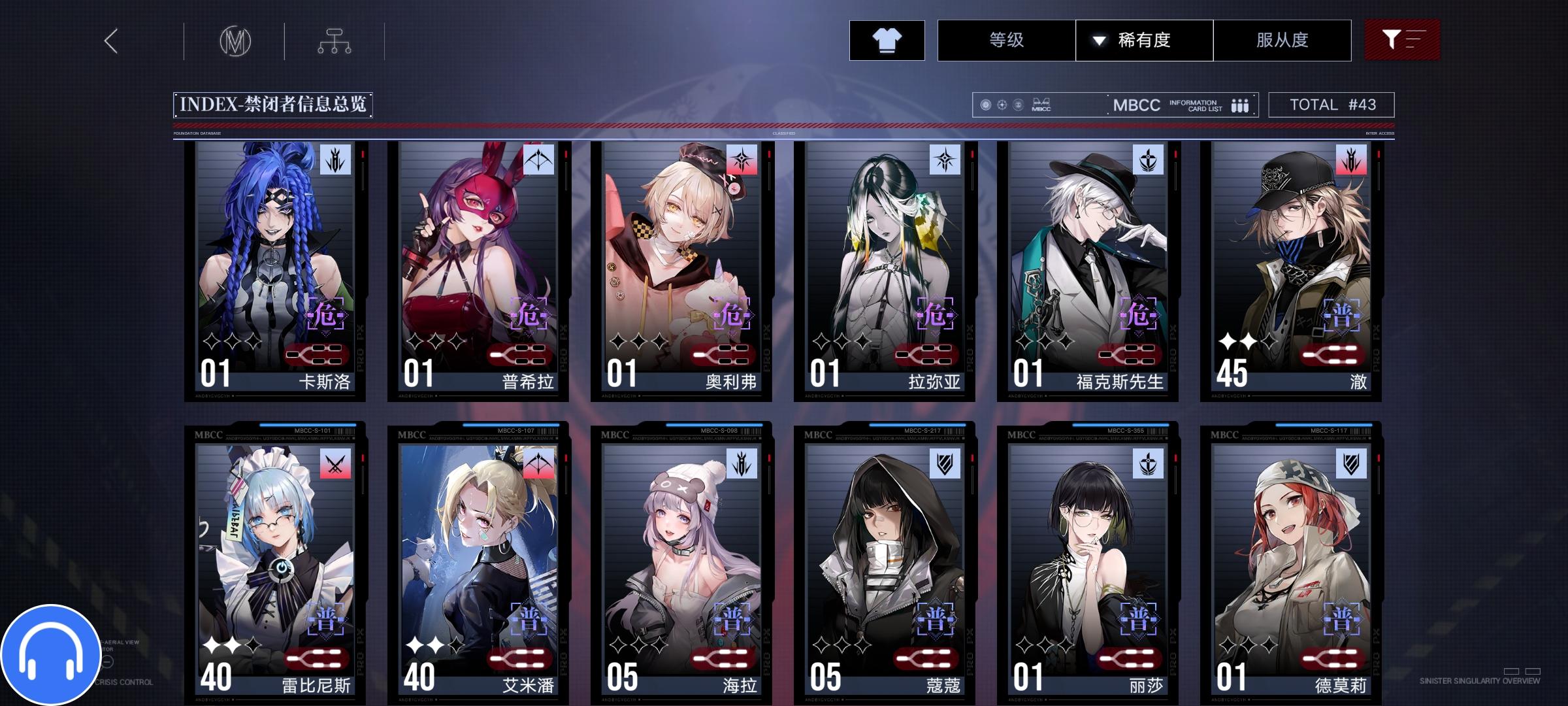
Task: Click the INTER ACCESS expander on the right
Action: (x=1379, y=133)
